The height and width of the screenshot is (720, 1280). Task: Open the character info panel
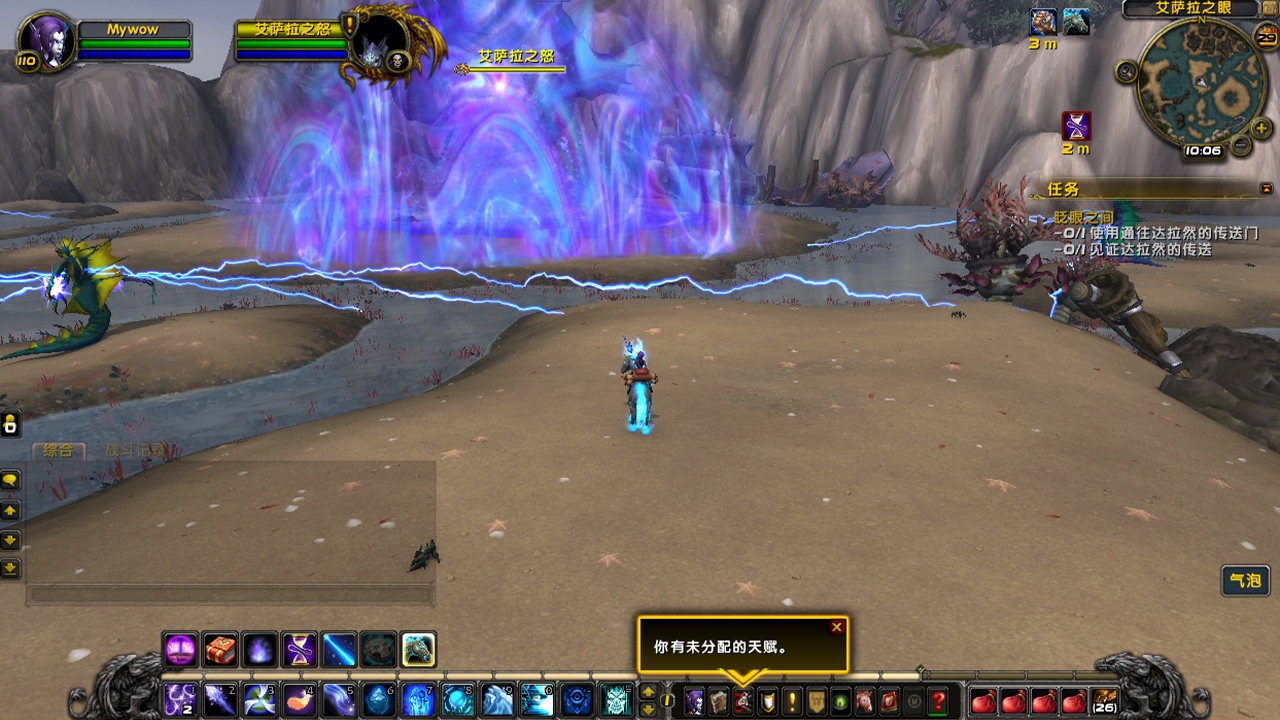694,701
